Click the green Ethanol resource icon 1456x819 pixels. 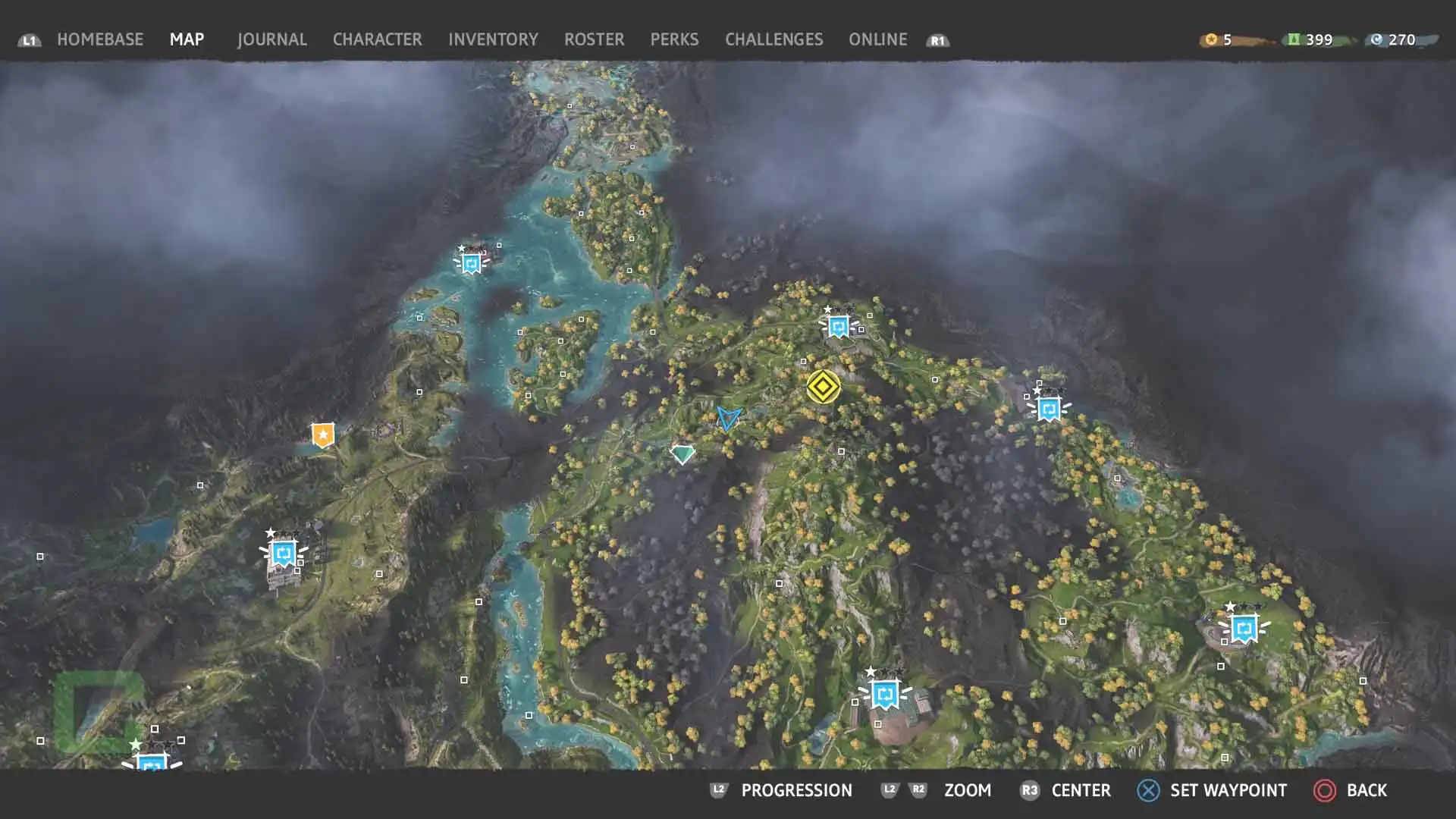coord(1294,39)
